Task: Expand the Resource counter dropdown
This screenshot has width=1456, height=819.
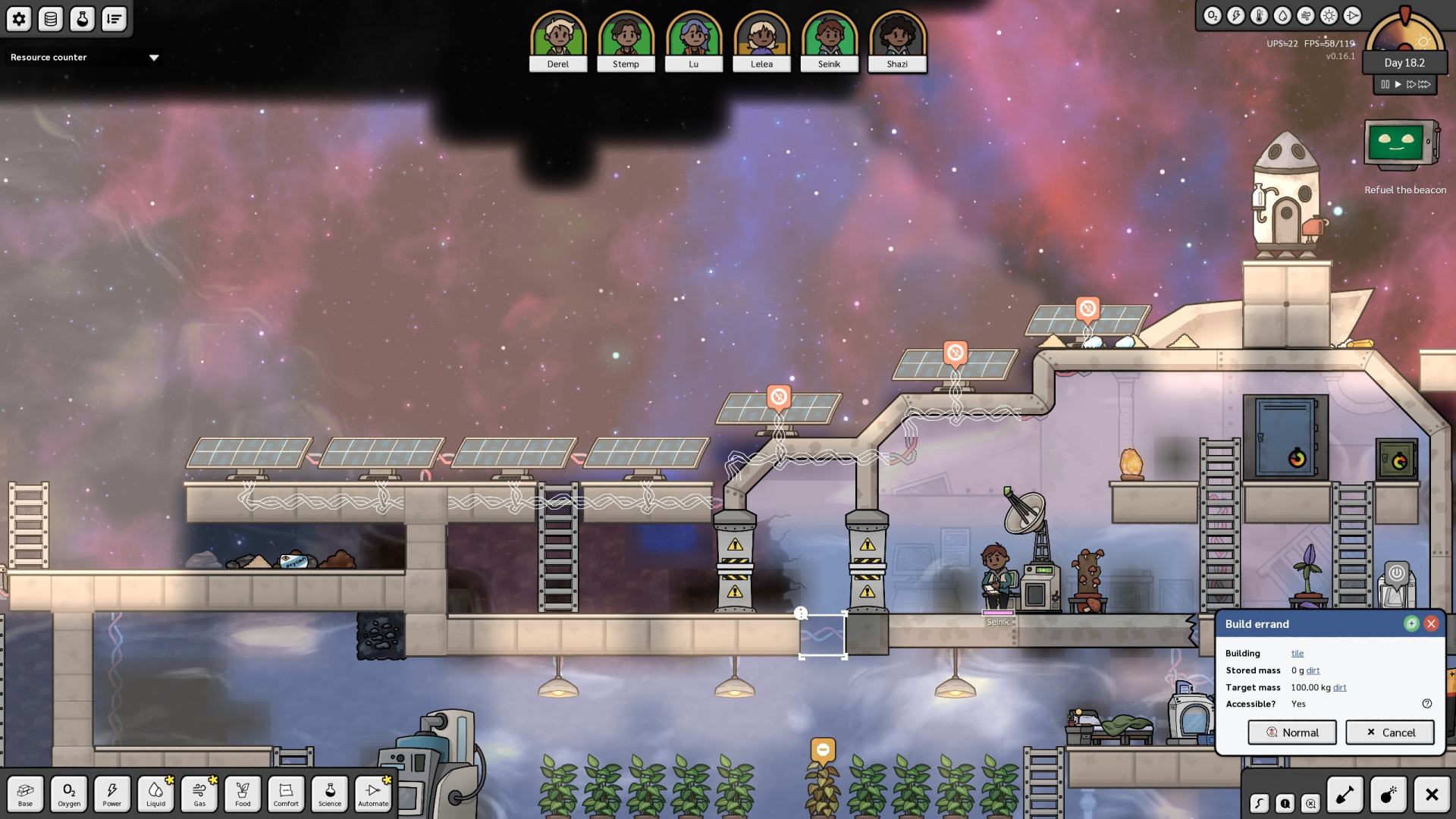Action: (x=154, y=58)
